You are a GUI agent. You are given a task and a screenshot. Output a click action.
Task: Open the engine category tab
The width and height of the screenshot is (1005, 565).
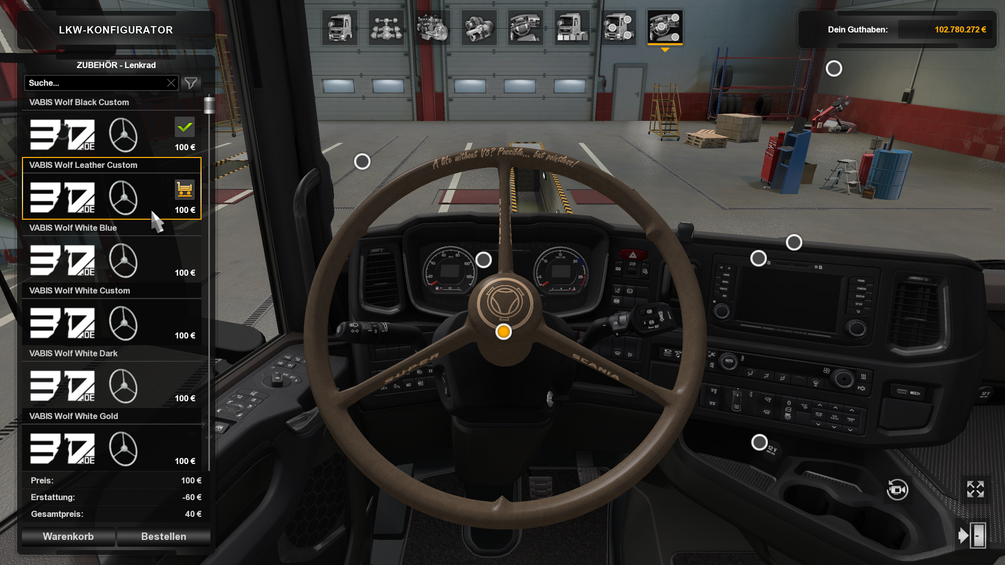433,28
